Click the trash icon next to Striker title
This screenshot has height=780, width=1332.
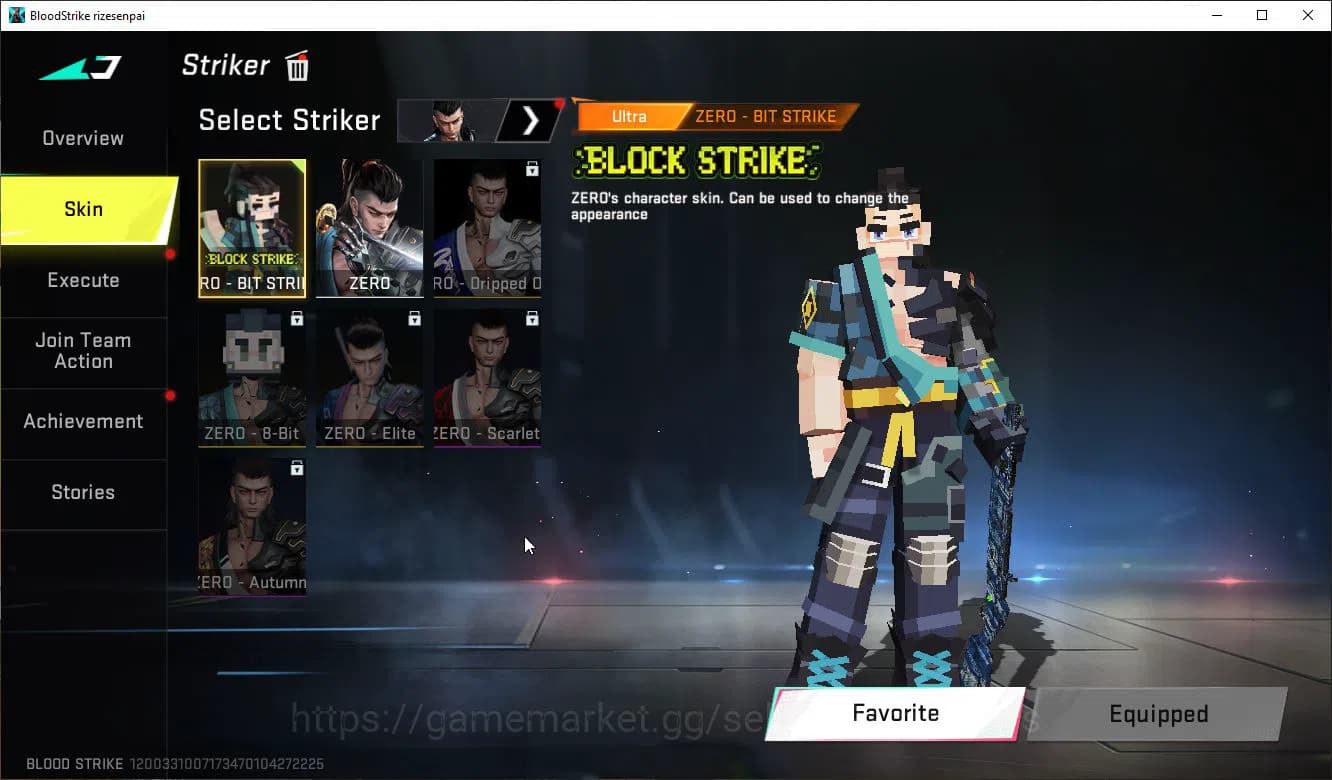297,66
